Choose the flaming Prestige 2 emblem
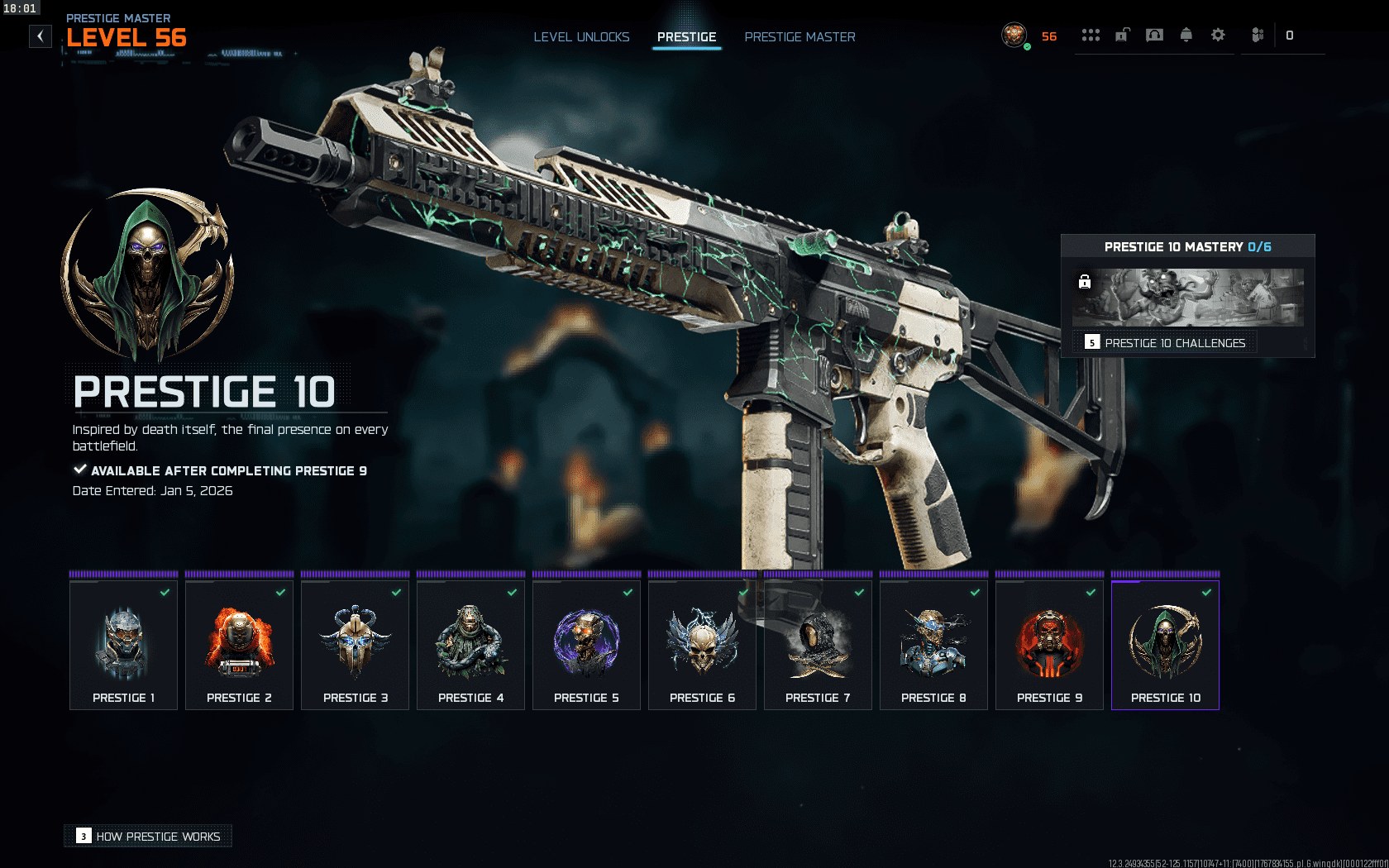Image resolution: width=1389 pixels, height=868 pixels. coord(240,645)
